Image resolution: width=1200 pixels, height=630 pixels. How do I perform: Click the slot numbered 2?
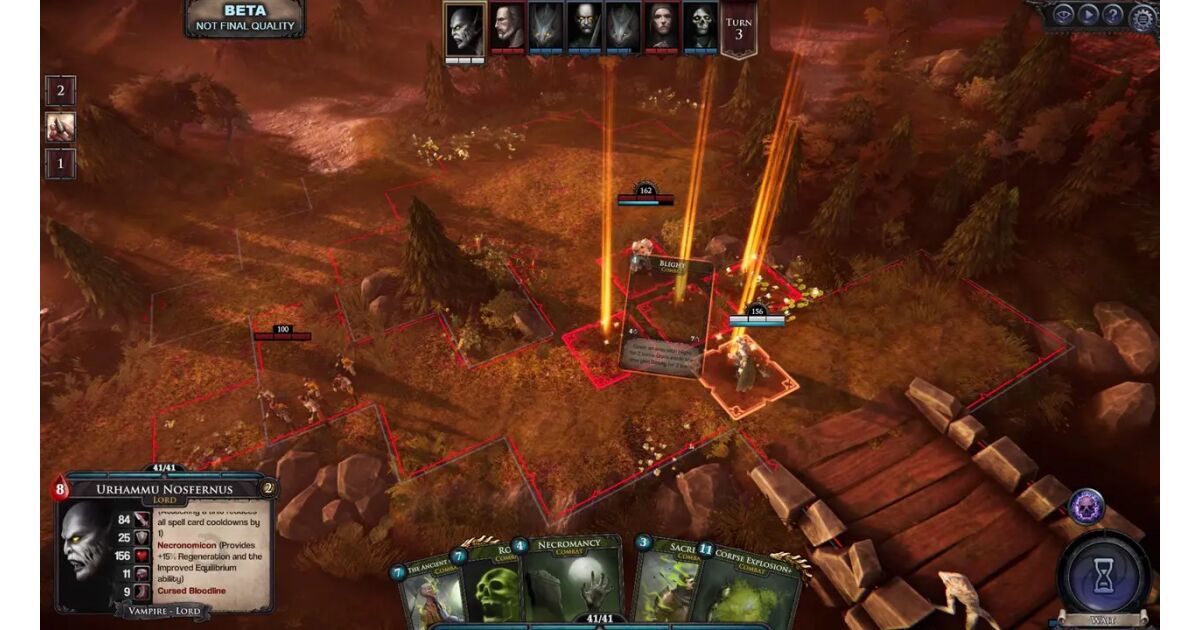click(x=60, y=91)
